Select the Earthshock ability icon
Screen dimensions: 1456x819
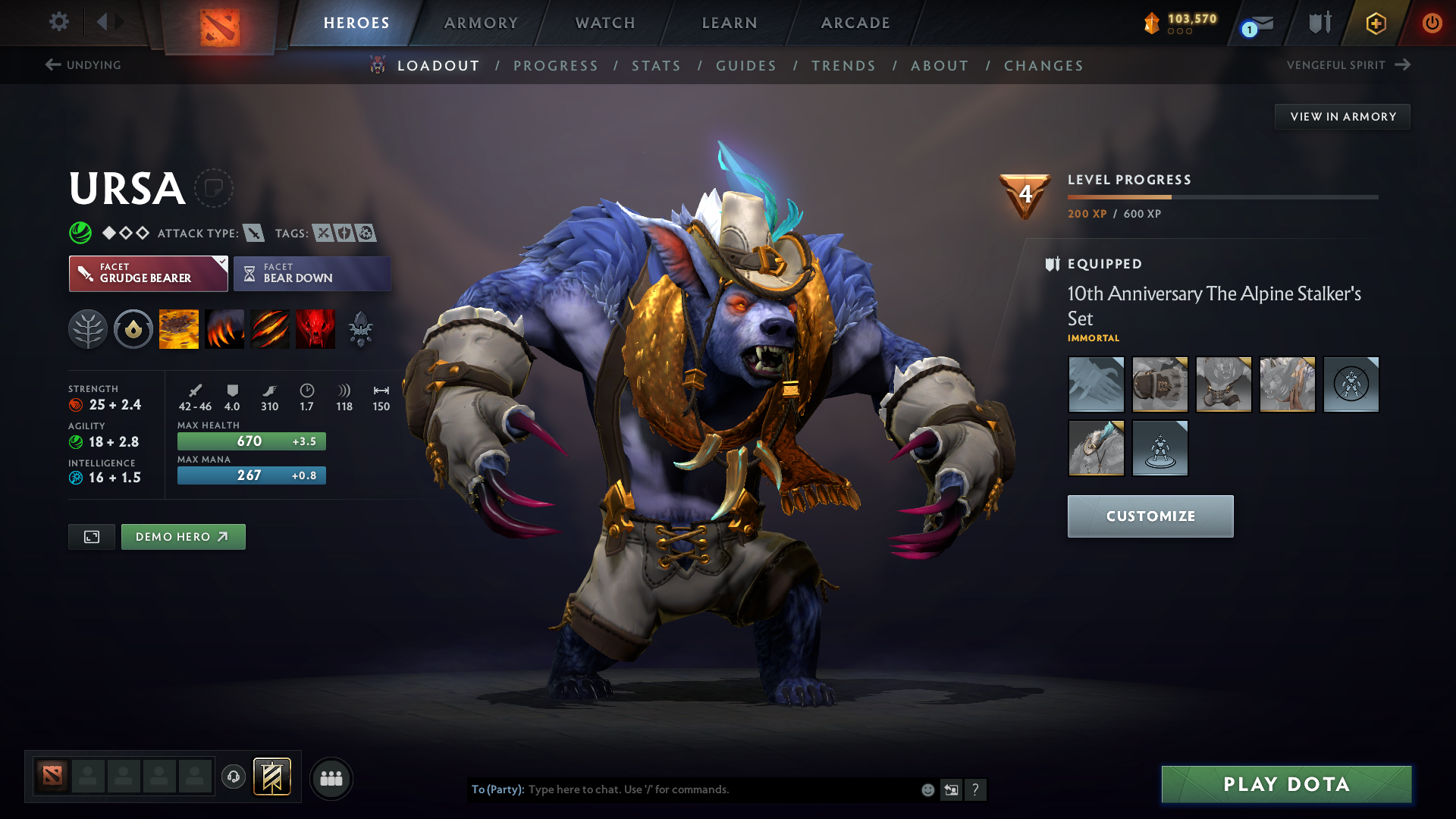[178, 328]
